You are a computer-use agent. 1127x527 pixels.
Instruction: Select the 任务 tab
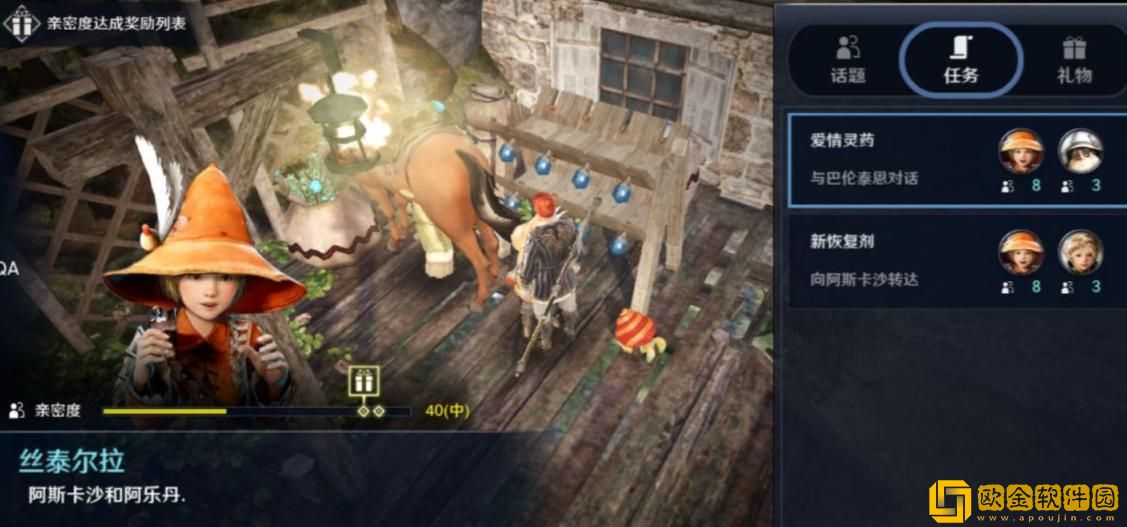(961, 59)
